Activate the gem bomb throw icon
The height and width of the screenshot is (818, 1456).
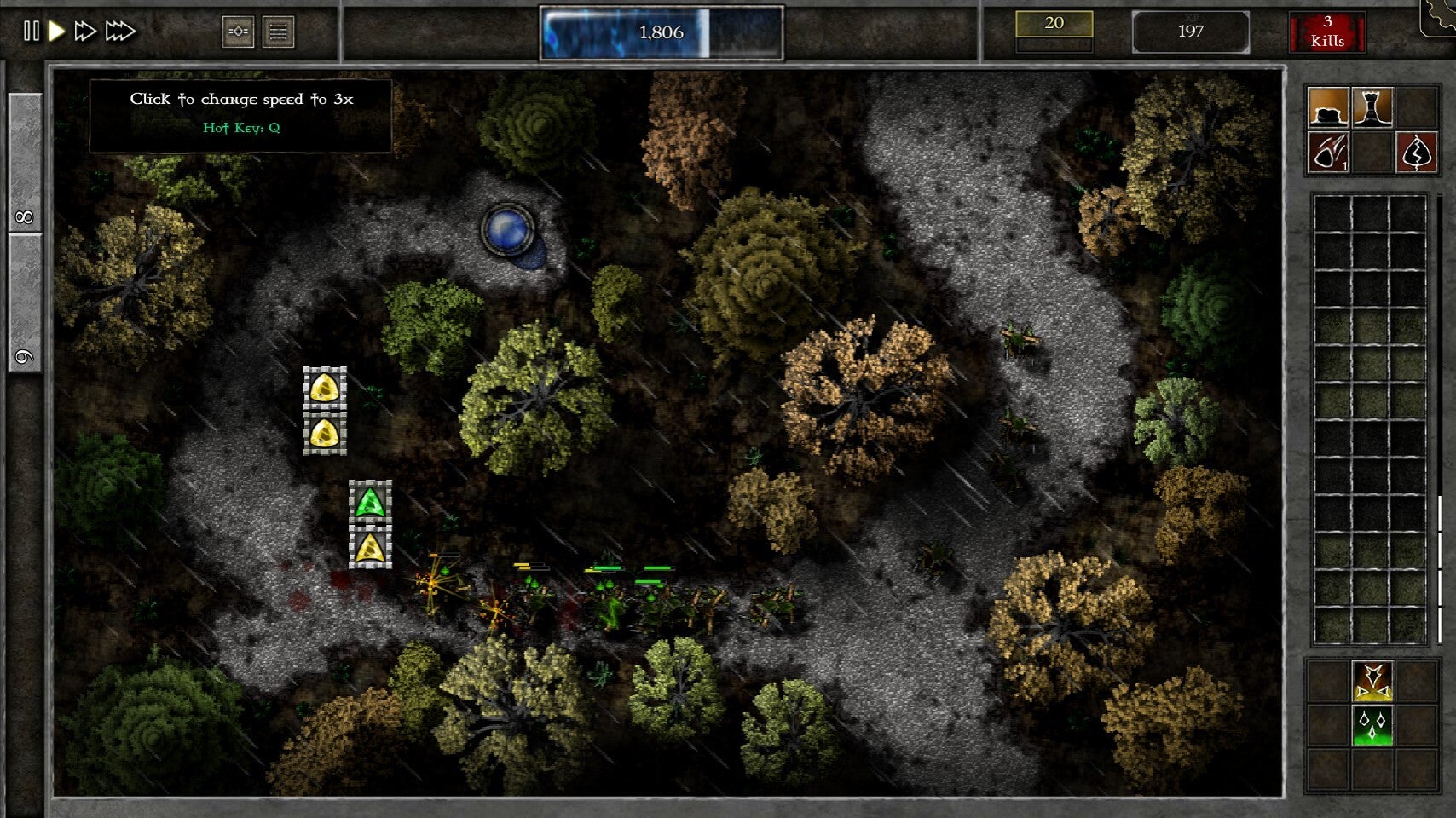point(1328,153)
